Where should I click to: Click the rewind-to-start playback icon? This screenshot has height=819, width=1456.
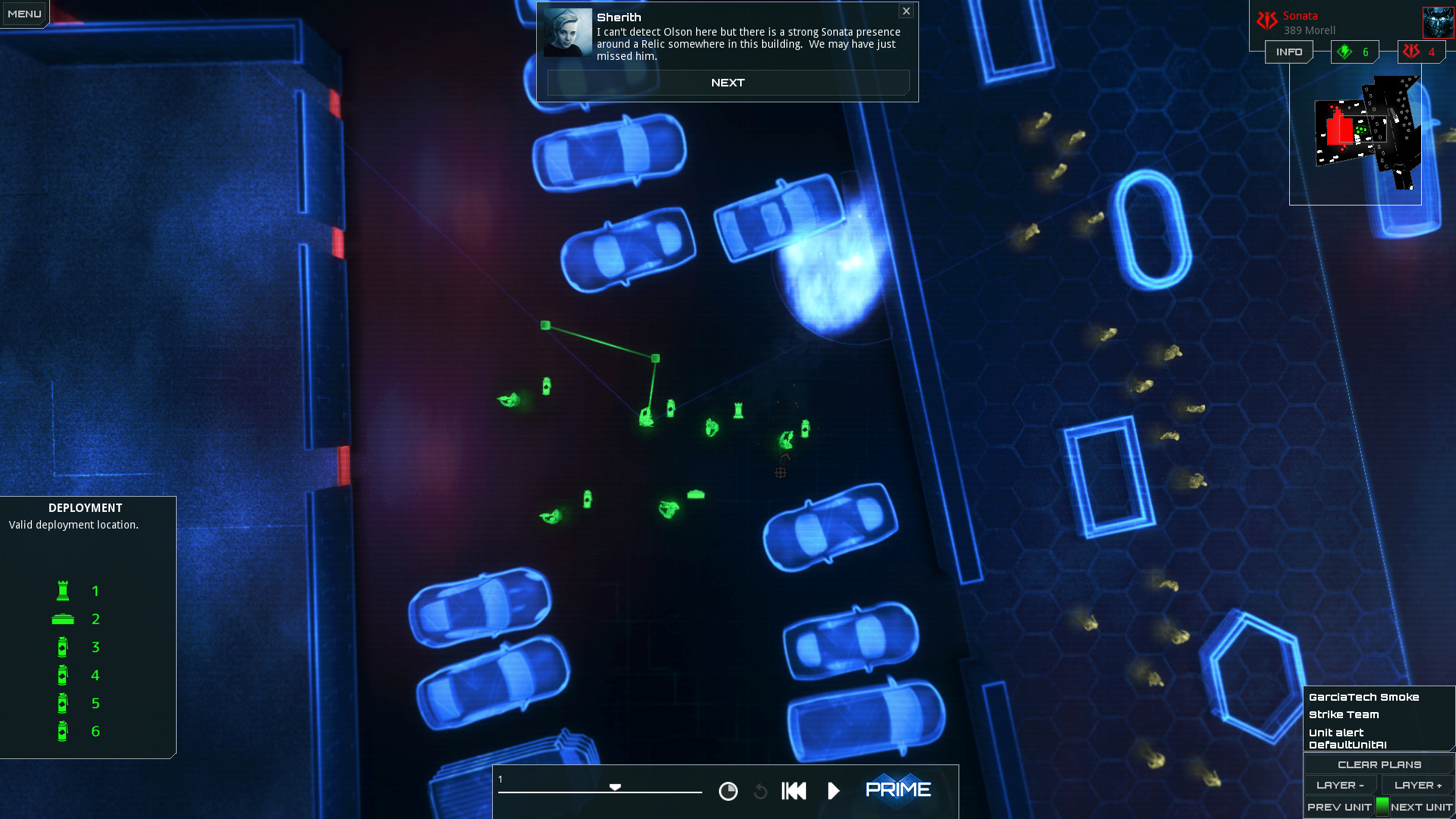(793, 791)
